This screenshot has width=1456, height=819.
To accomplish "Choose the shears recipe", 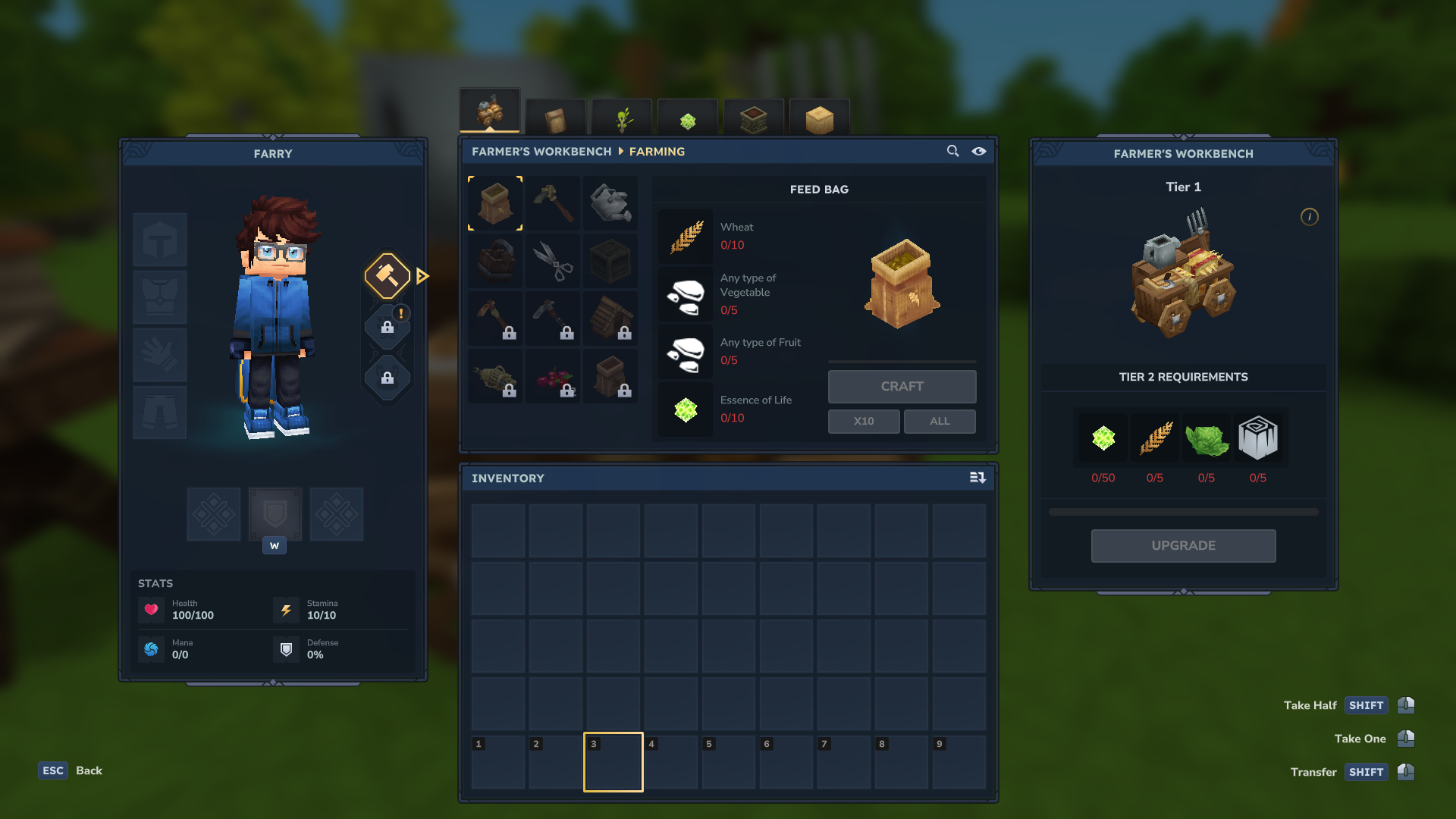I will pos(553,261).
